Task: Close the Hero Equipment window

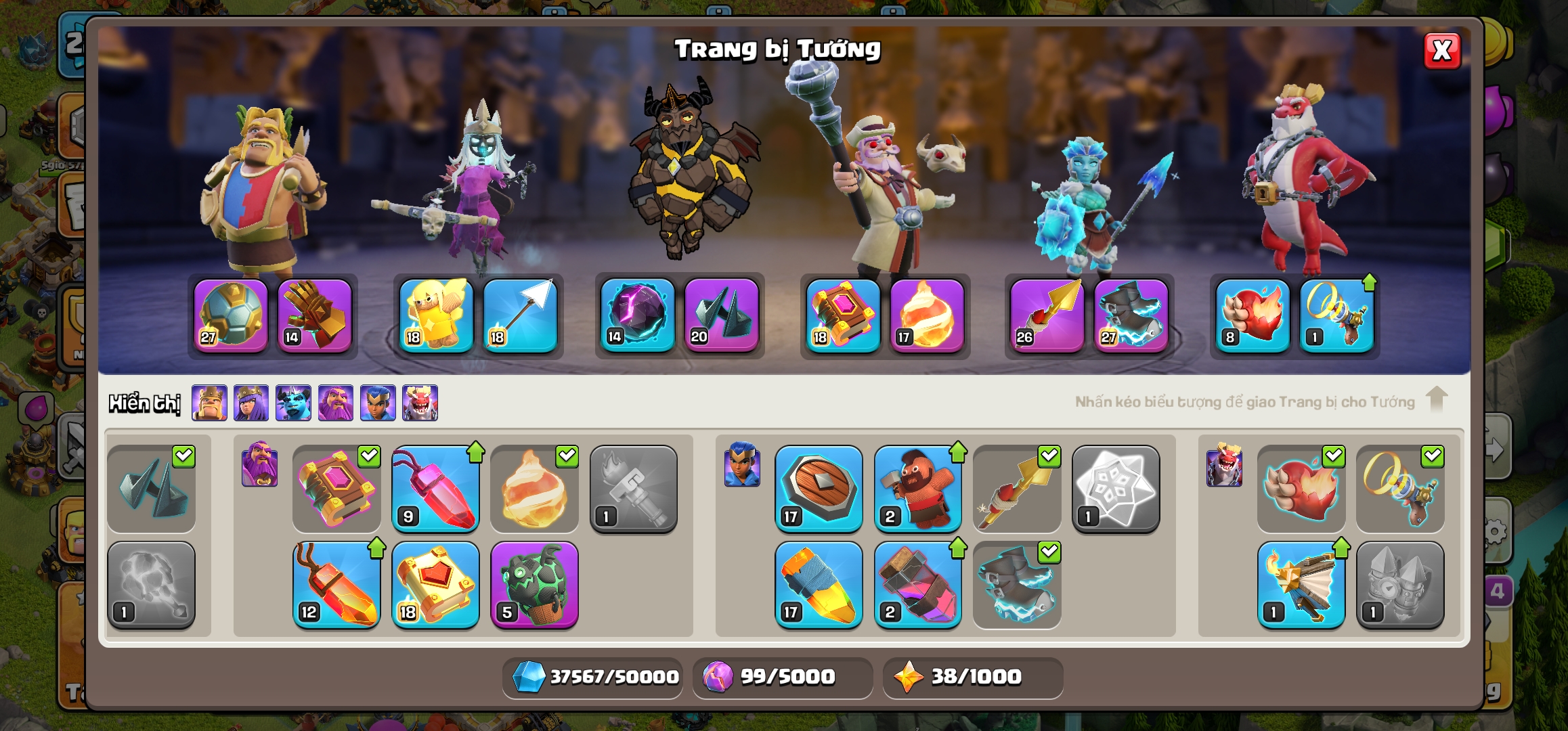Action: click(1441, 51)
